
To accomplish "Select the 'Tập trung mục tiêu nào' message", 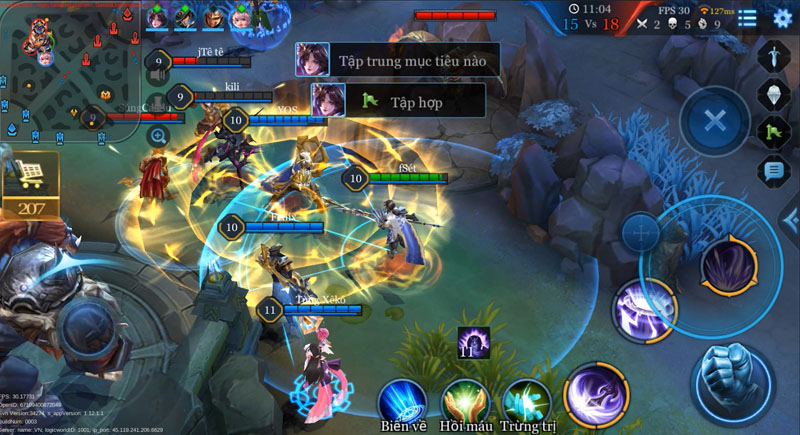I will (398, 60).
